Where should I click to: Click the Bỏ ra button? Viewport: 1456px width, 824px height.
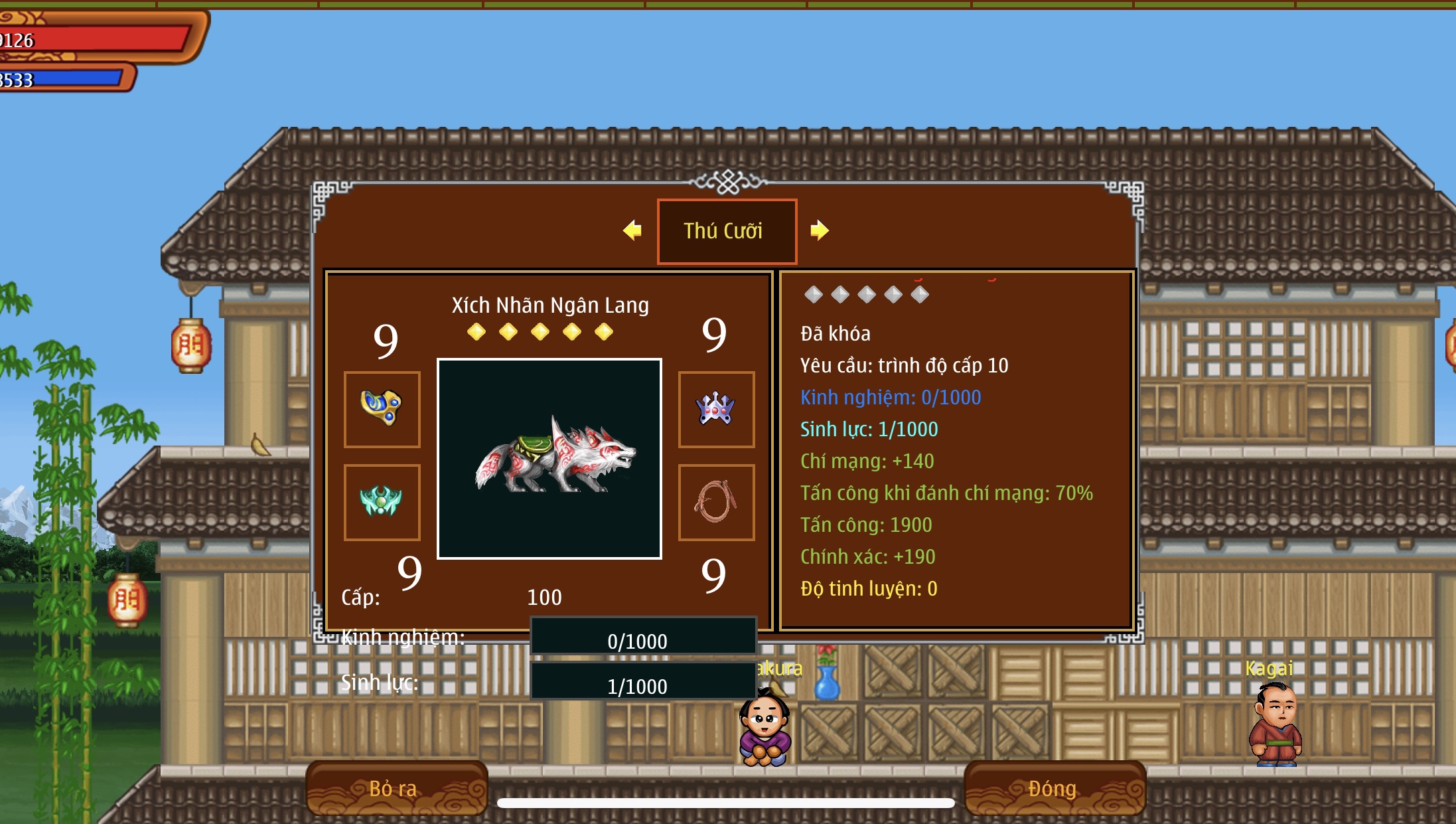[396, 788]
